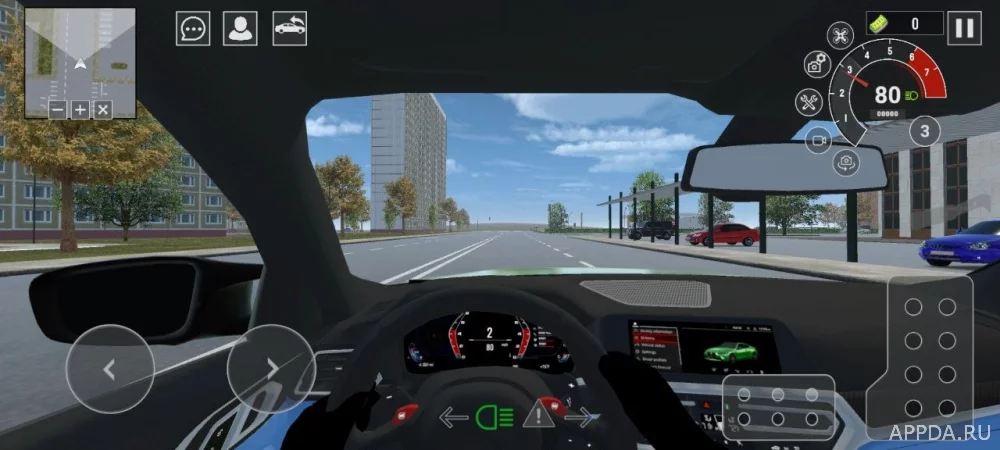Viewport: 1000px width, 450px height.
Task: Turn on the hazard warning lights
Action: pos(538,411)
